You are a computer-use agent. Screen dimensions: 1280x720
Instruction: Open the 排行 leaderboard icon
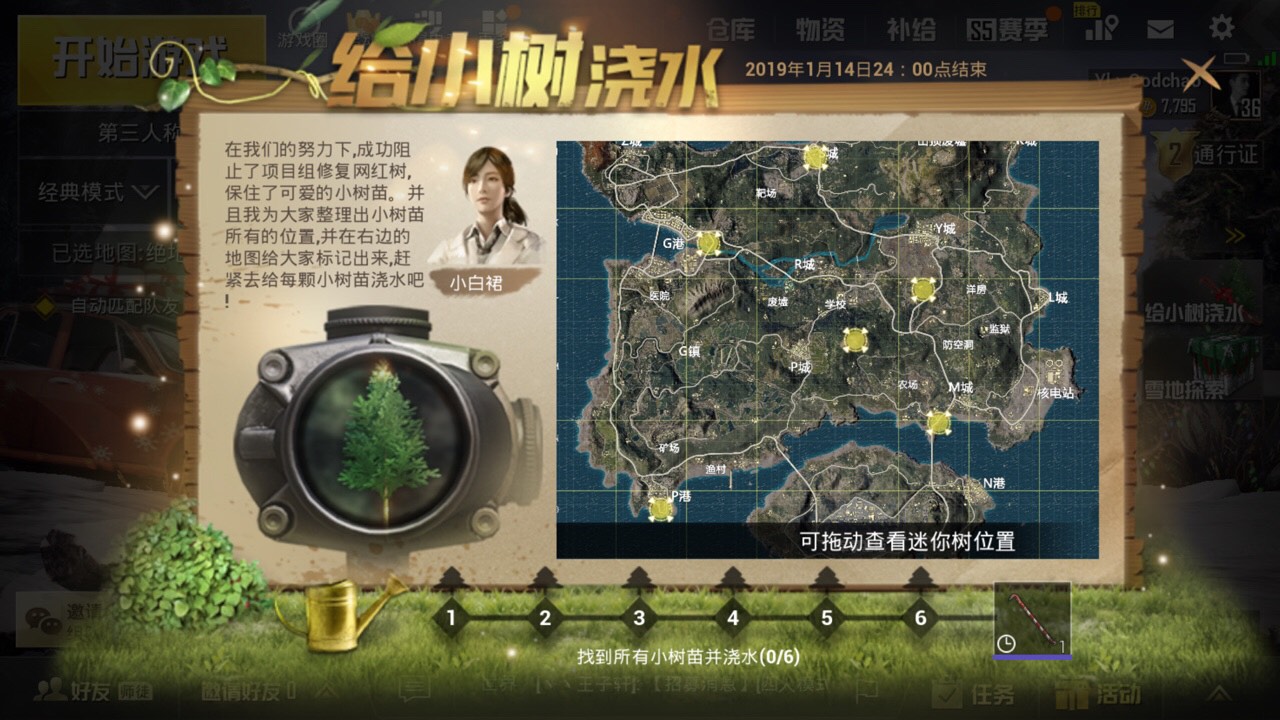(1098, 28)
